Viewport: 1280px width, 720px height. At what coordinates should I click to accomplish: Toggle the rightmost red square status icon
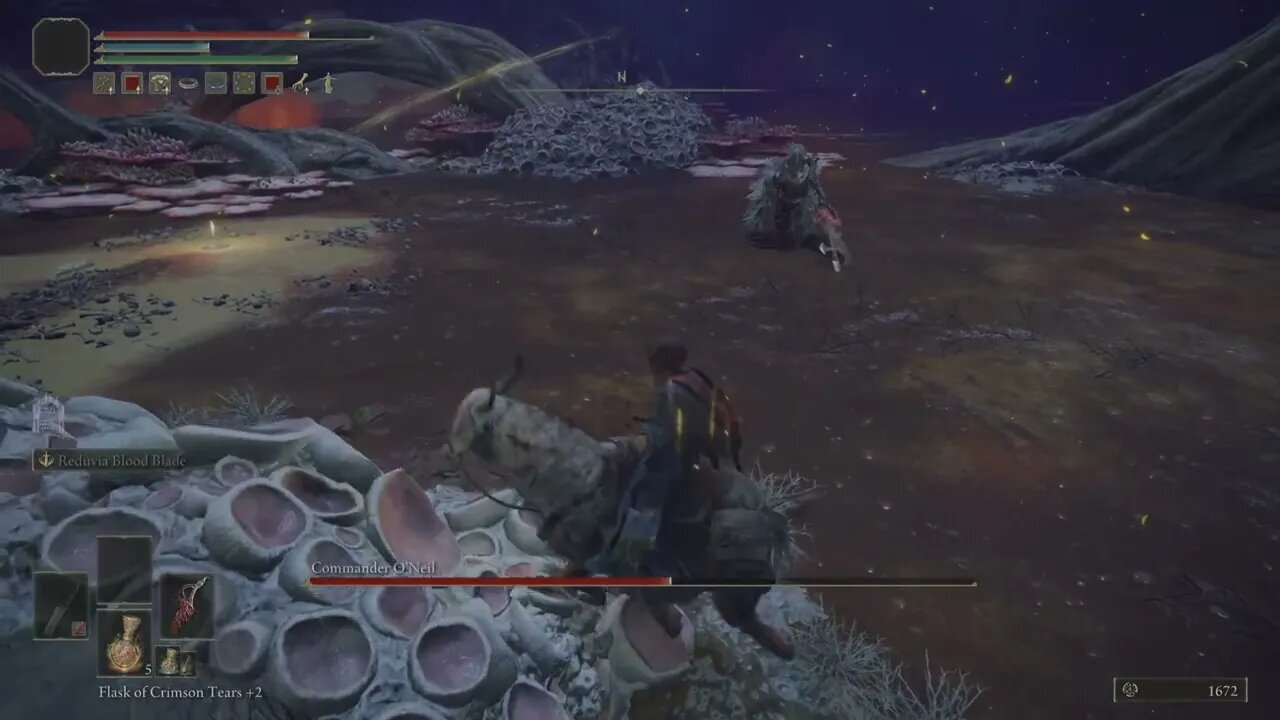(x=272, y=83)
